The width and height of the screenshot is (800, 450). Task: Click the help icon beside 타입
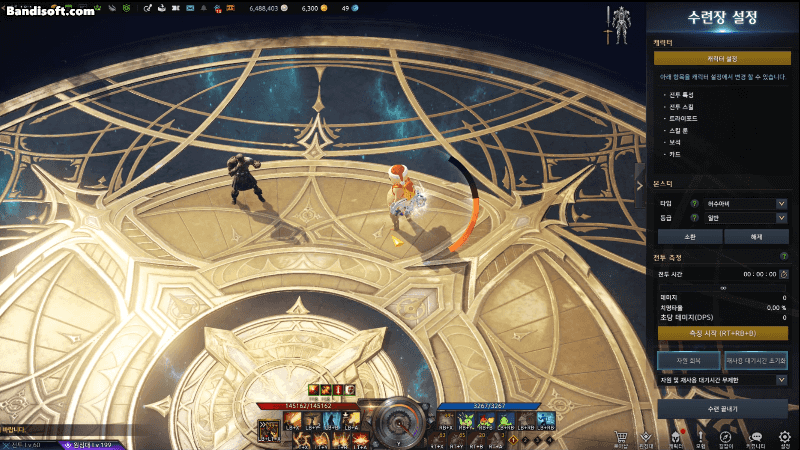point(694,204)
